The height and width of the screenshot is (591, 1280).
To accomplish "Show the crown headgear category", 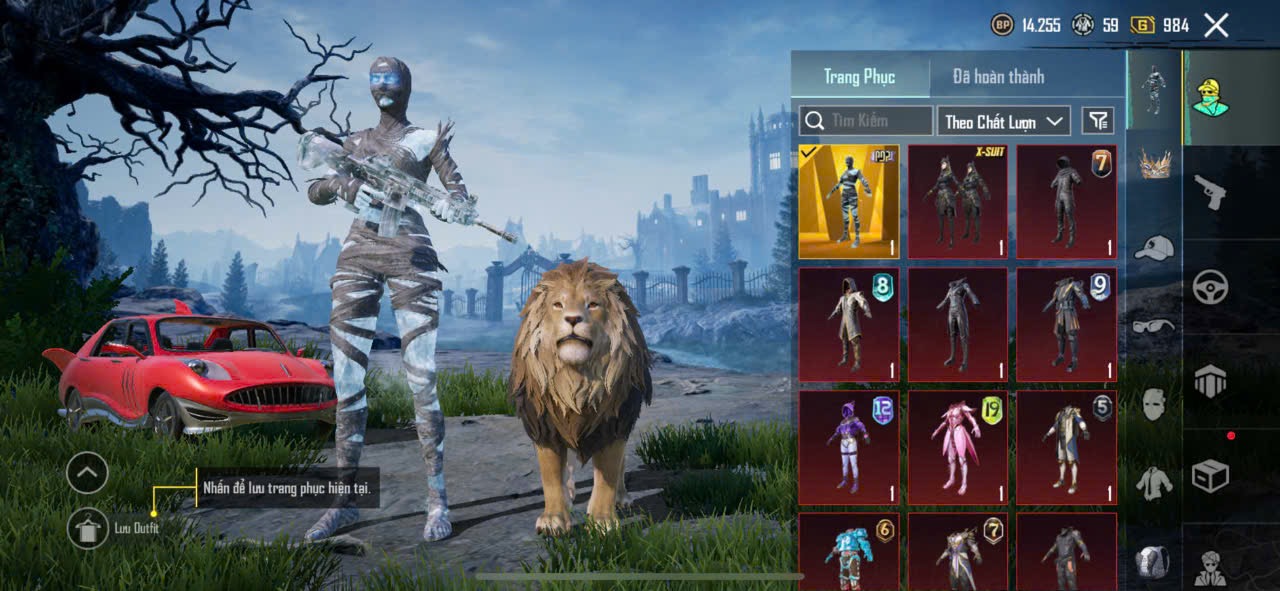I will coord(1155,164).
